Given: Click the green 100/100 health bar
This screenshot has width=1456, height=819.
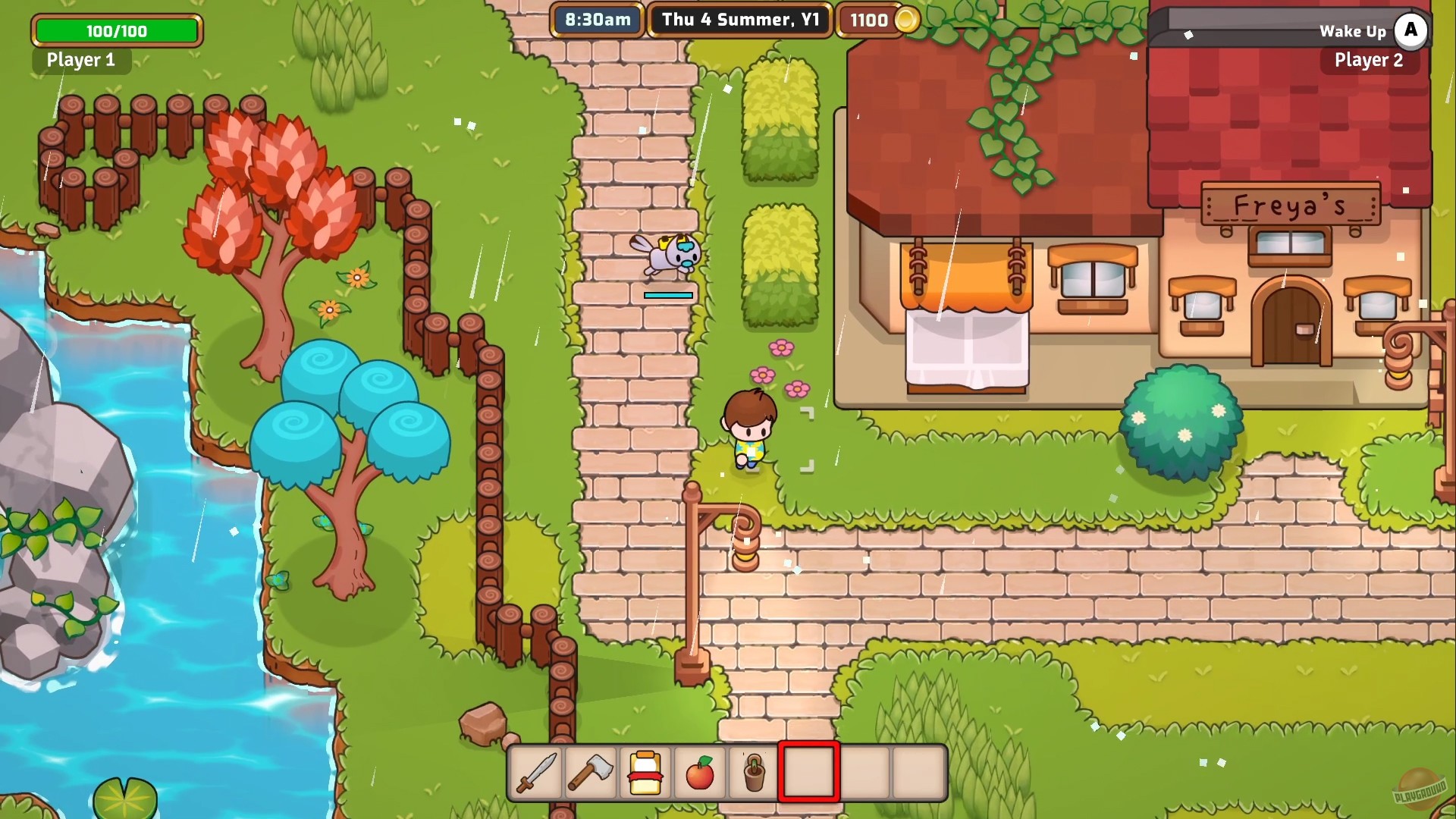Looking at the screenshot, I should click(116, 31).
